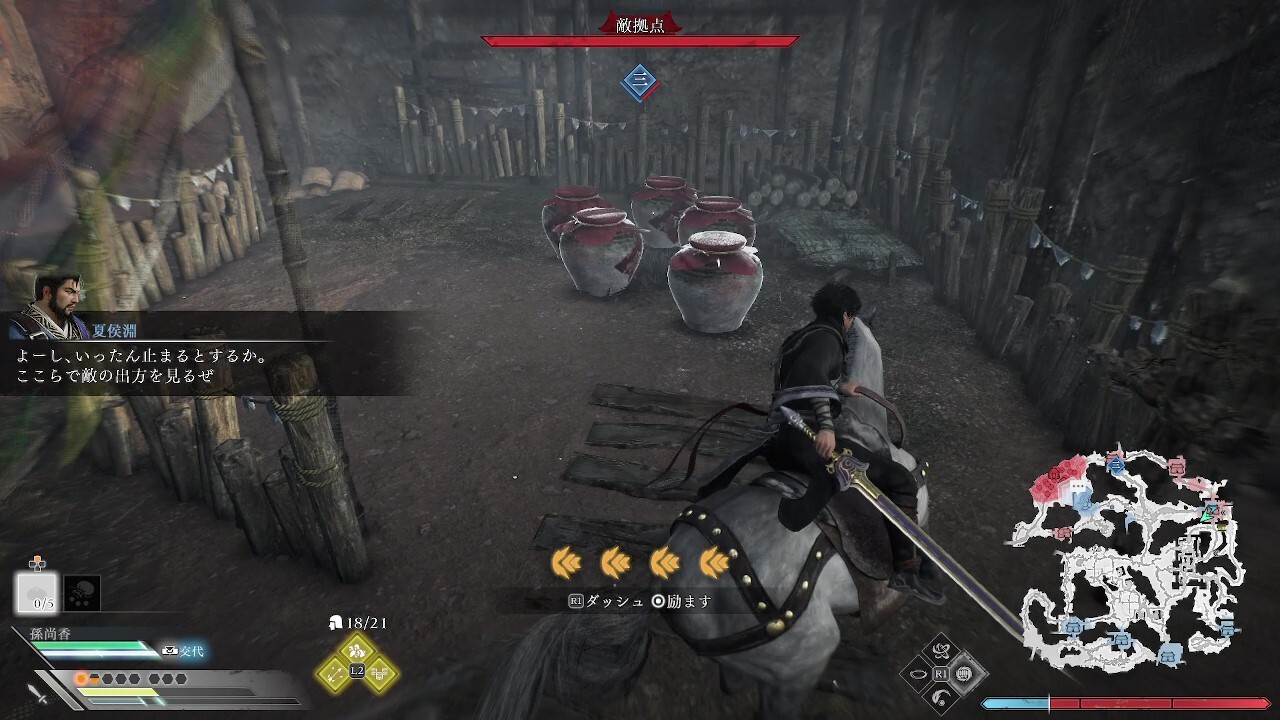Open the d-pad icon above the item slots
The height and width of the screenshot is (720, 1280).
(38, 564)
